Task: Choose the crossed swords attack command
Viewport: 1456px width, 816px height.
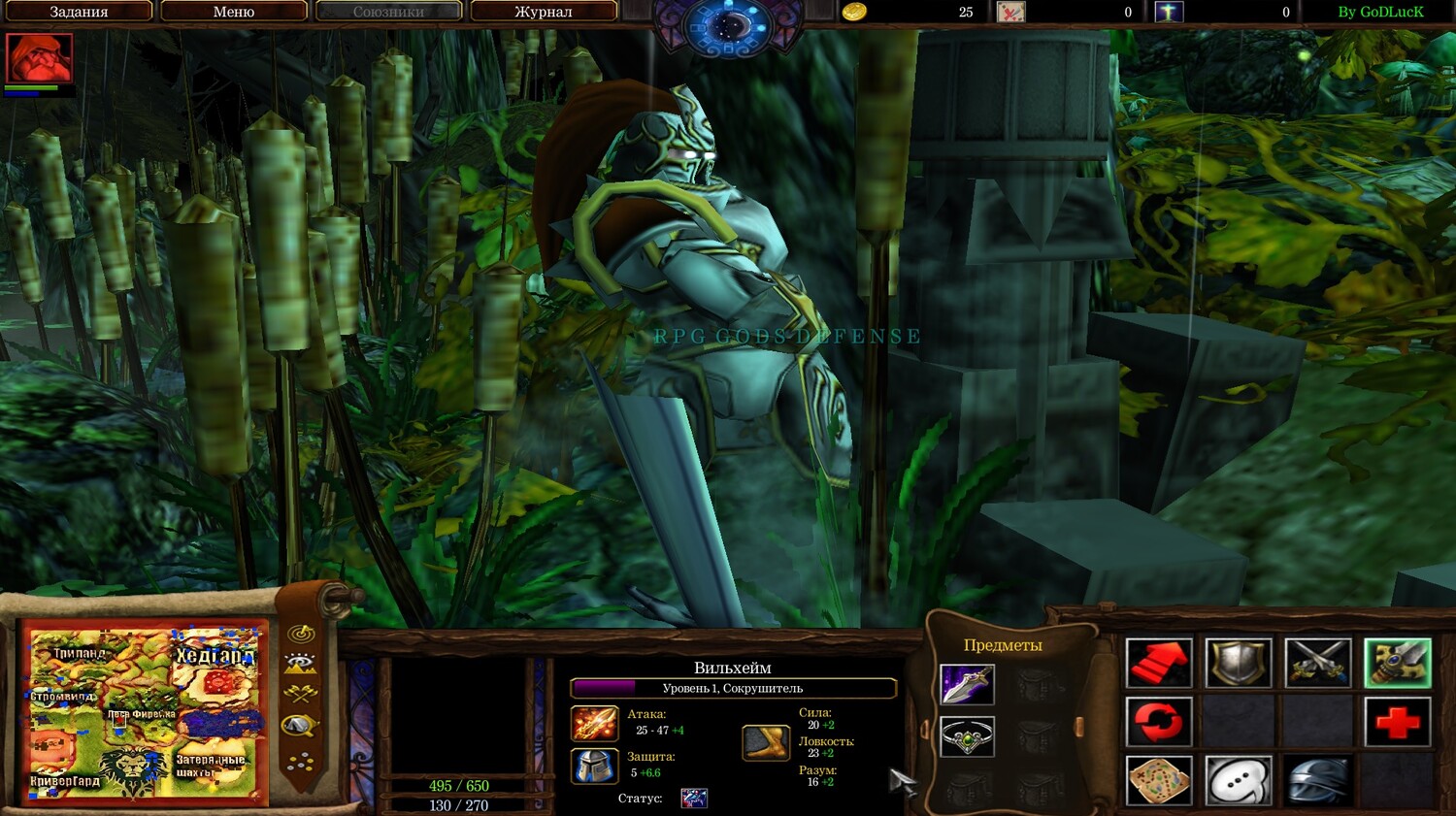Action: tap(1317, 664)
